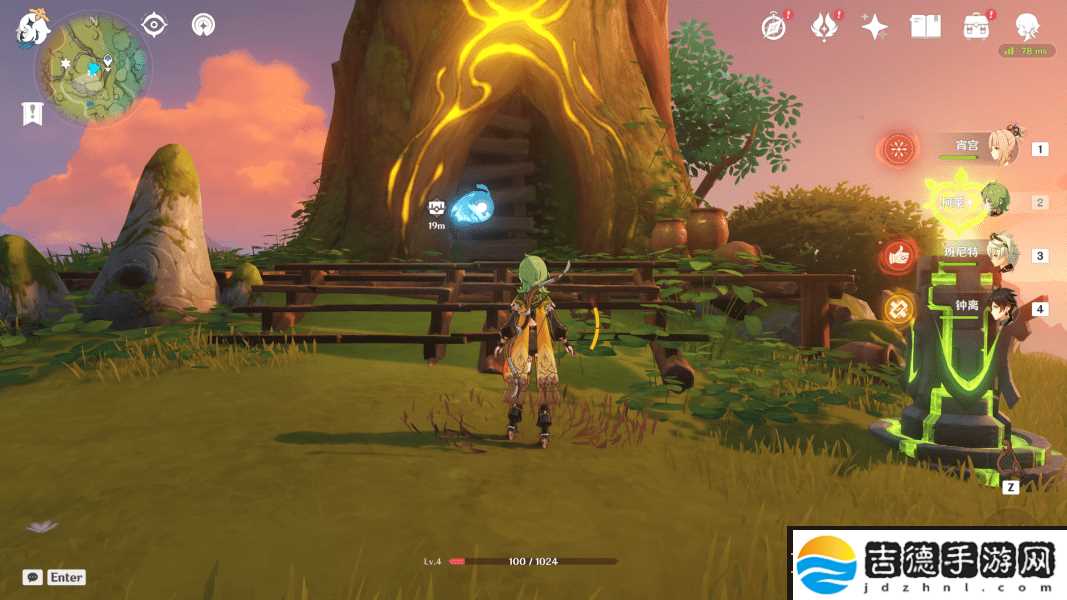Open the Paimon menu
The width and height of the screenshot is (1067, 600).
click(x=31, y=28)
